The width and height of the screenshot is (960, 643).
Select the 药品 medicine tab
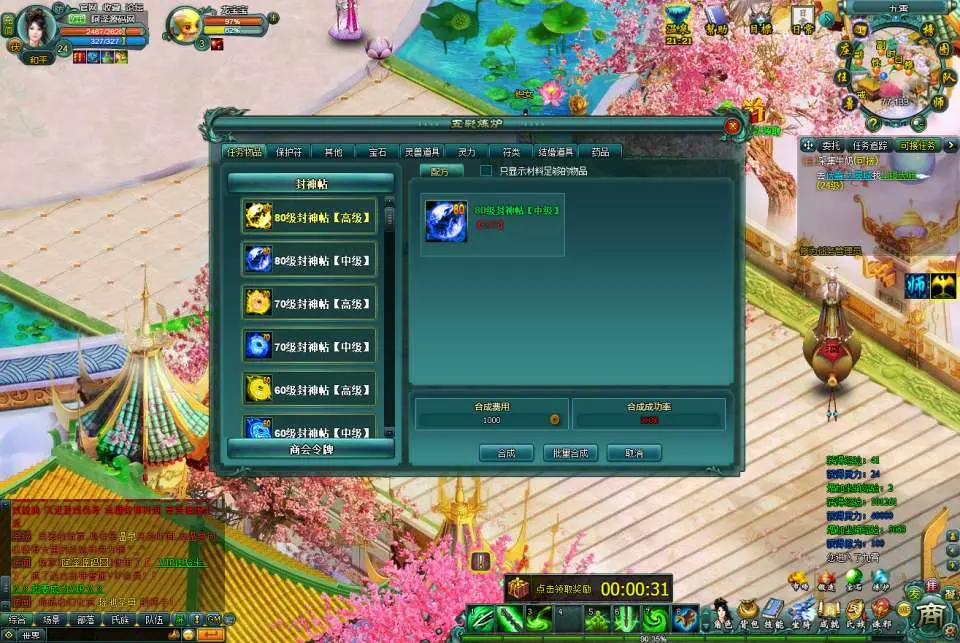[600, 152]
